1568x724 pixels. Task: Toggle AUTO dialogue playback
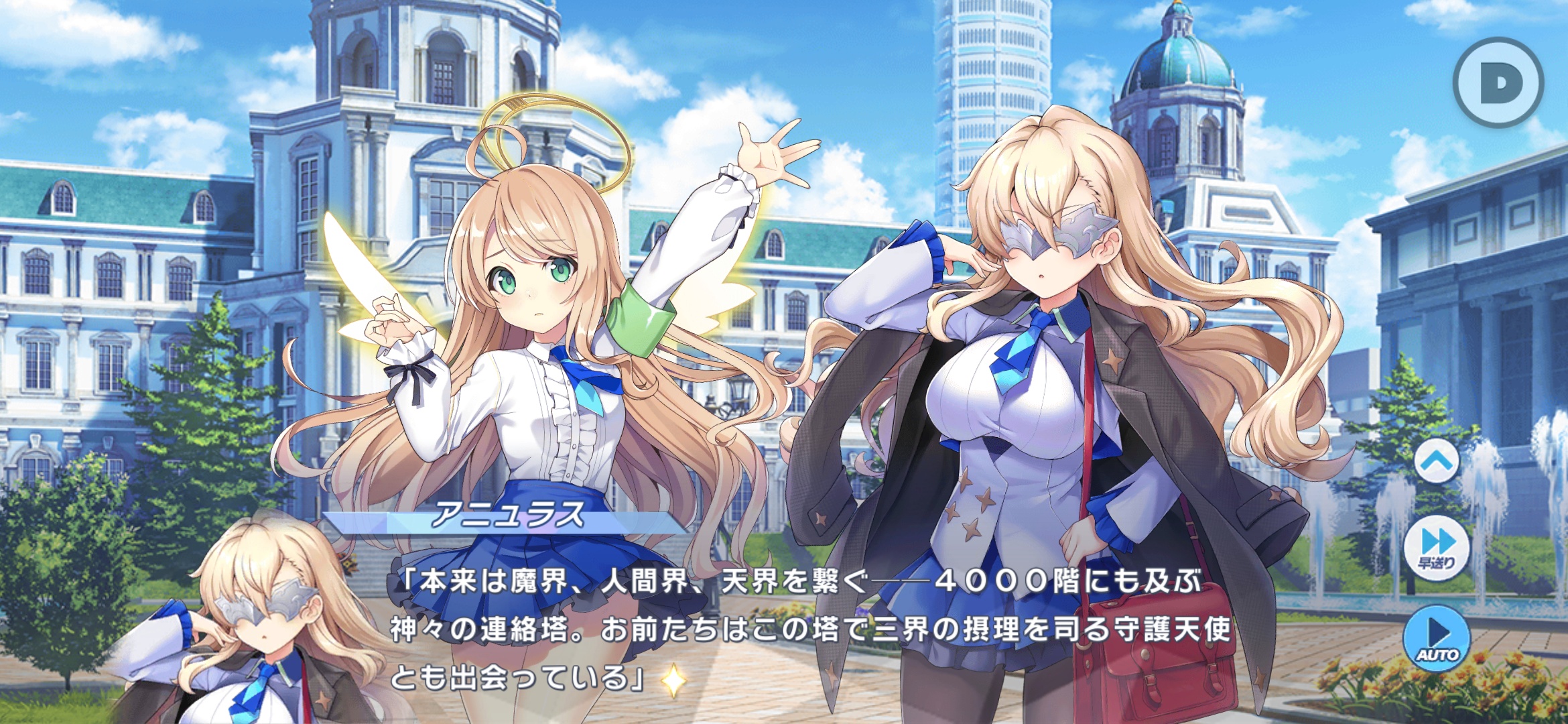tap(1437, 638)
